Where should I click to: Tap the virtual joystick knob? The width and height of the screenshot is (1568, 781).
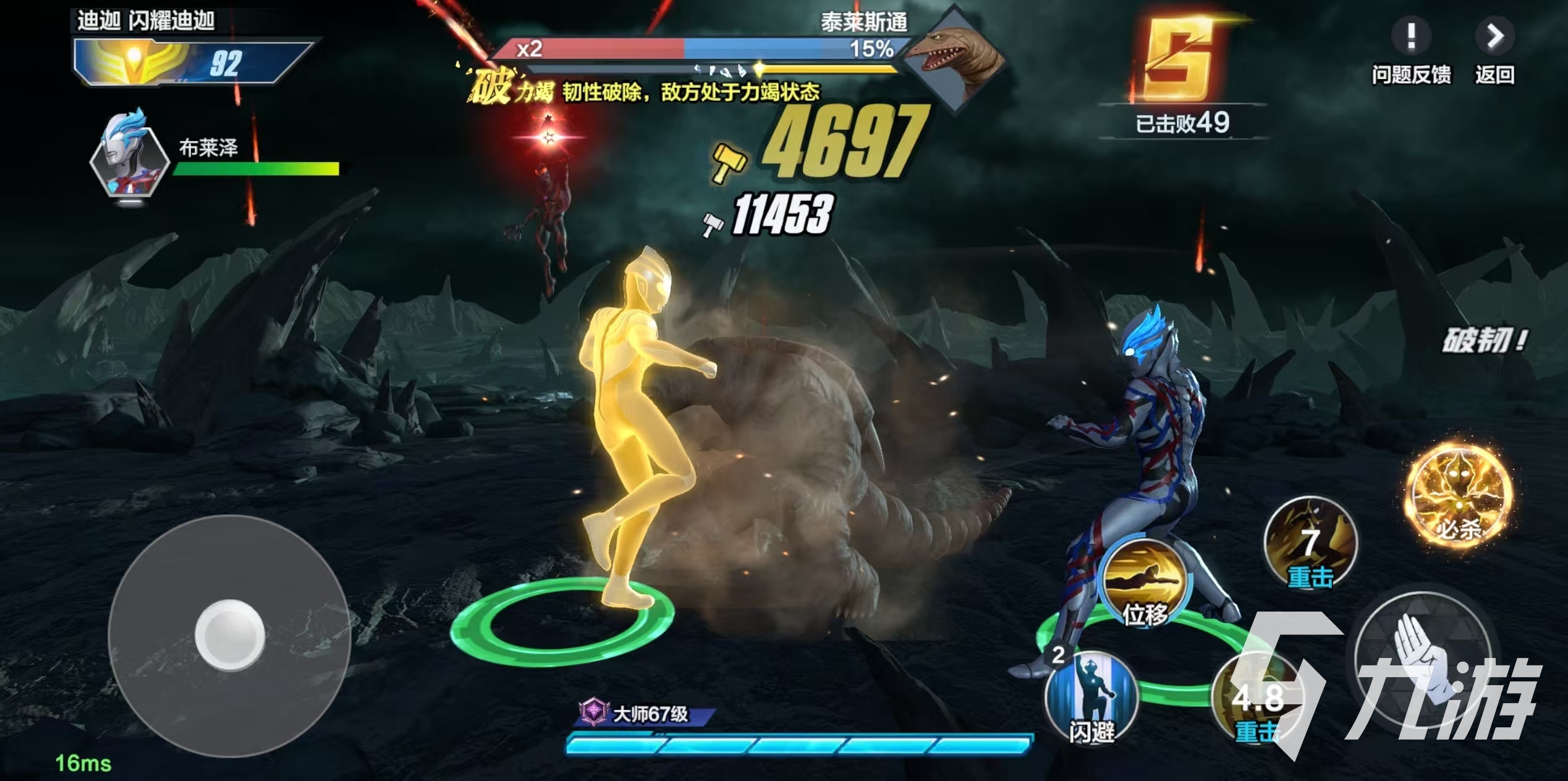pos(229,635)
